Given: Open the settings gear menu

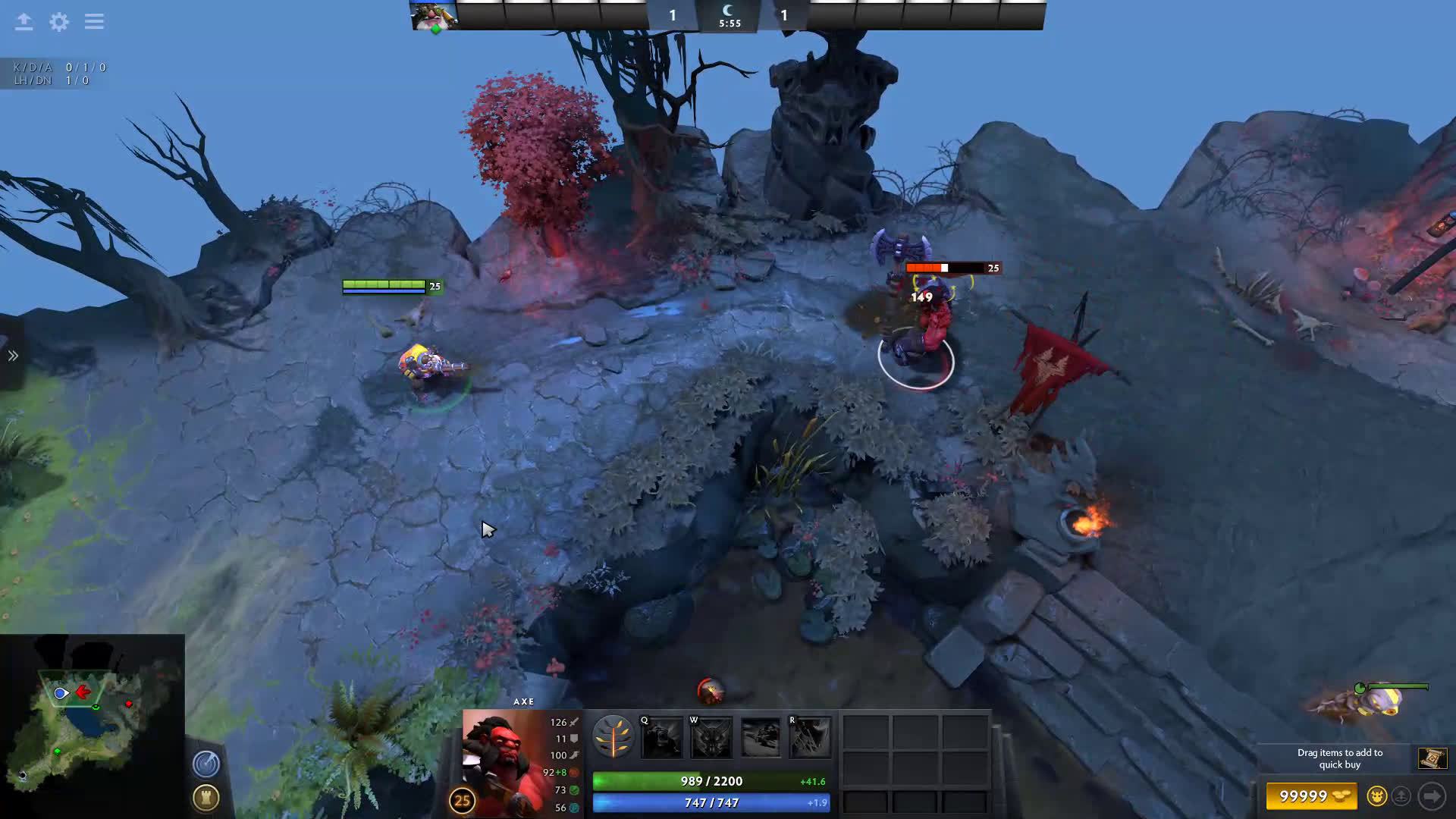Looking at the screenshot, I should pos(59,22).
